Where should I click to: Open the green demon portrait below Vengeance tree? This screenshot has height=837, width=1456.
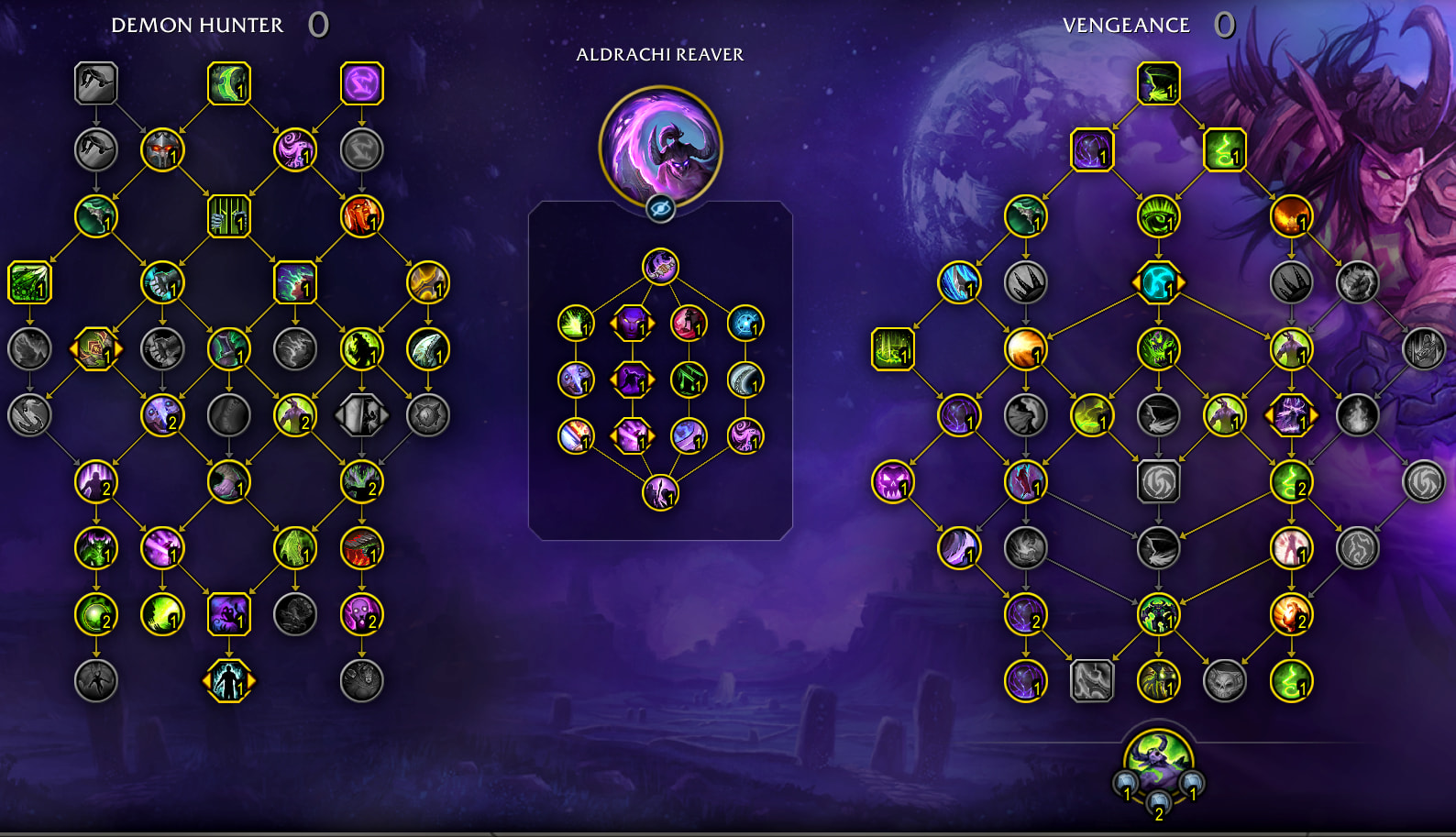[x=1158, y=761]
